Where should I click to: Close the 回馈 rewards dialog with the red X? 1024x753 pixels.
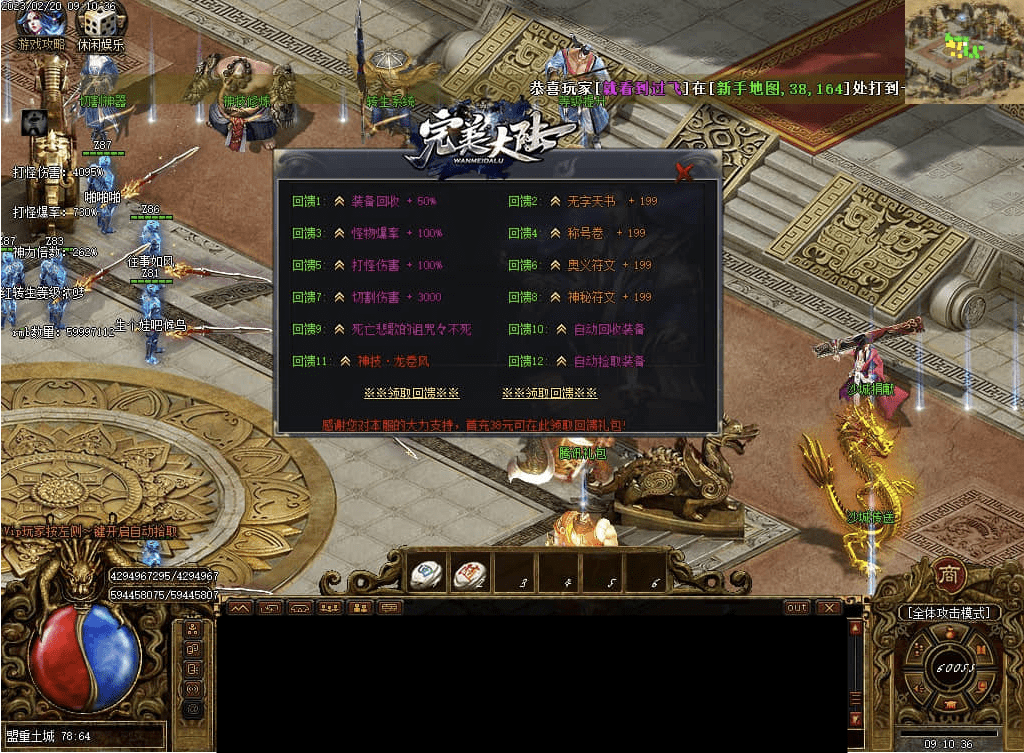click(684, 171)
